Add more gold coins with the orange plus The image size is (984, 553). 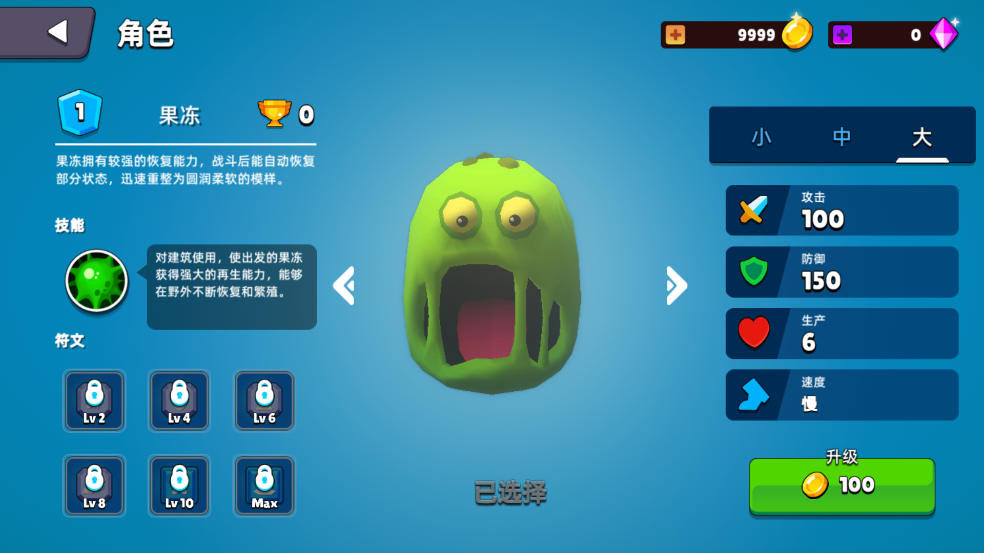676,35
